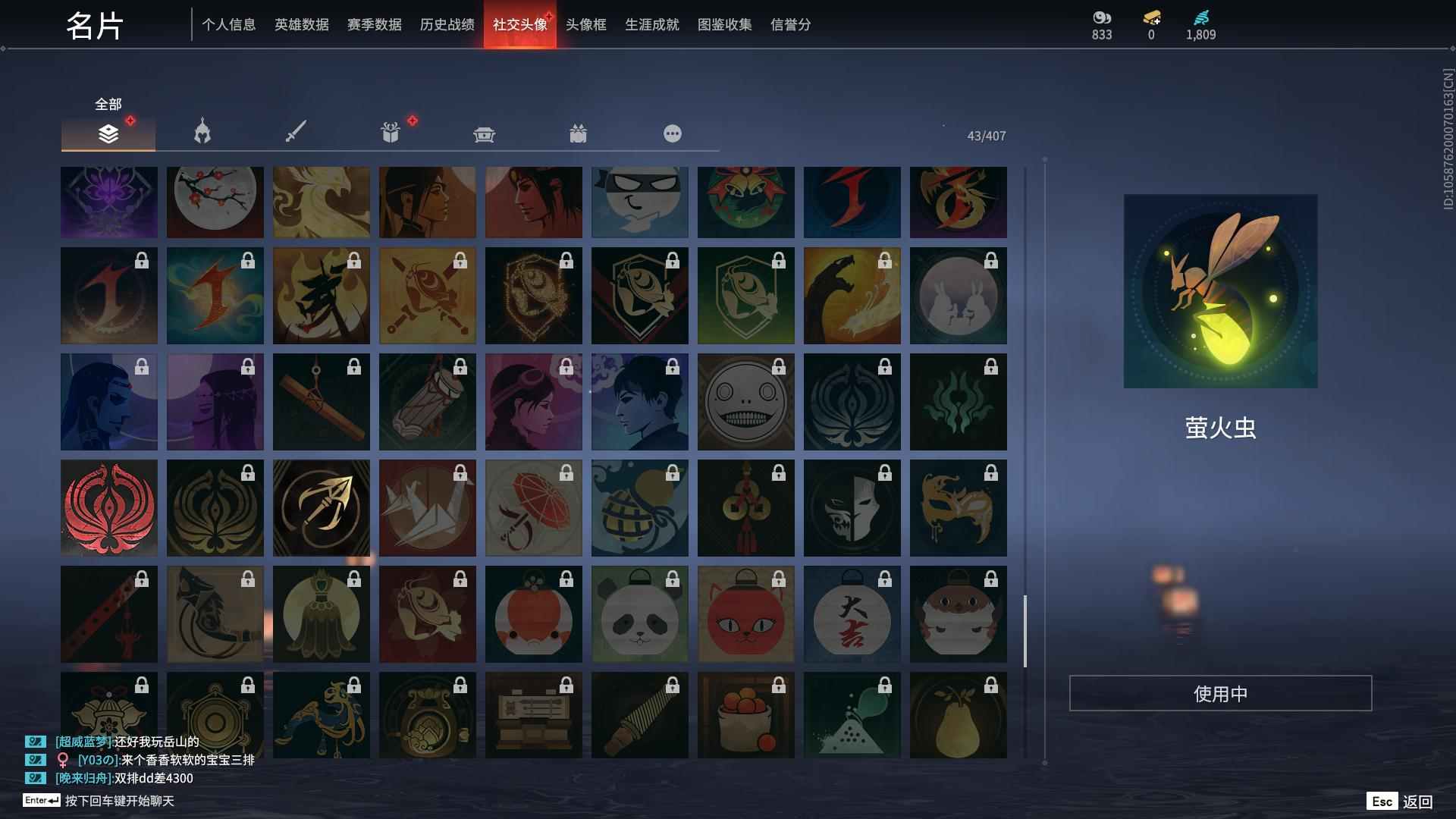Select the treasure chest category filter icon
1456x819 pixels.
484,133
